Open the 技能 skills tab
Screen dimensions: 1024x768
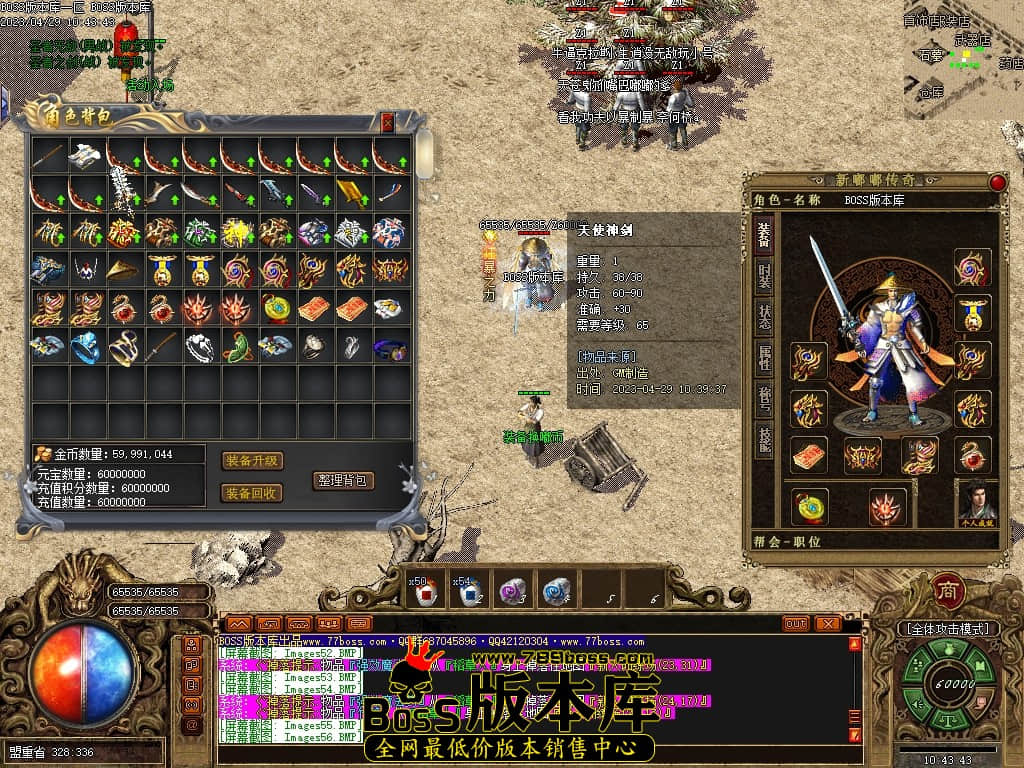point(763,438)
